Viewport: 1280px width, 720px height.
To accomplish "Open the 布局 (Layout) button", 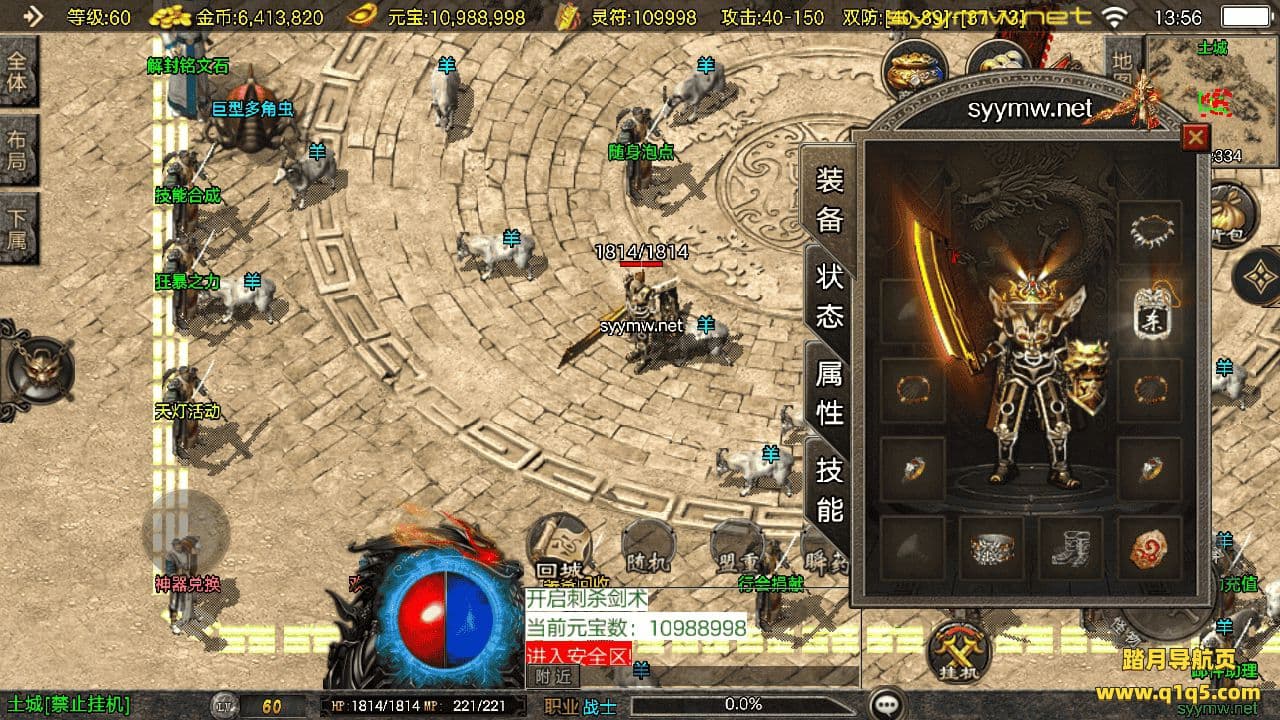I will tap(18, 150).
